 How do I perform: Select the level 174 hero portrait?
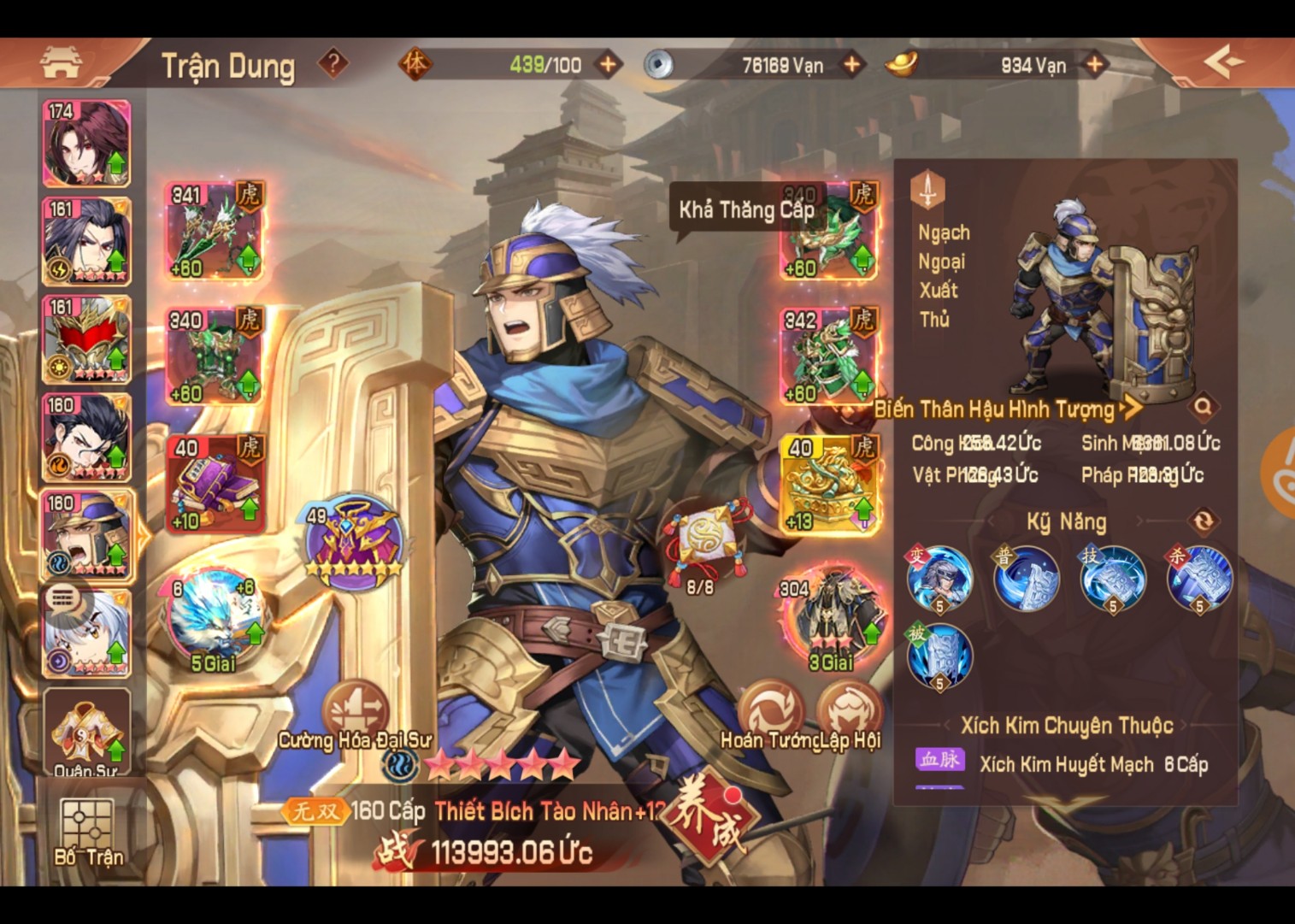point(85,144)
